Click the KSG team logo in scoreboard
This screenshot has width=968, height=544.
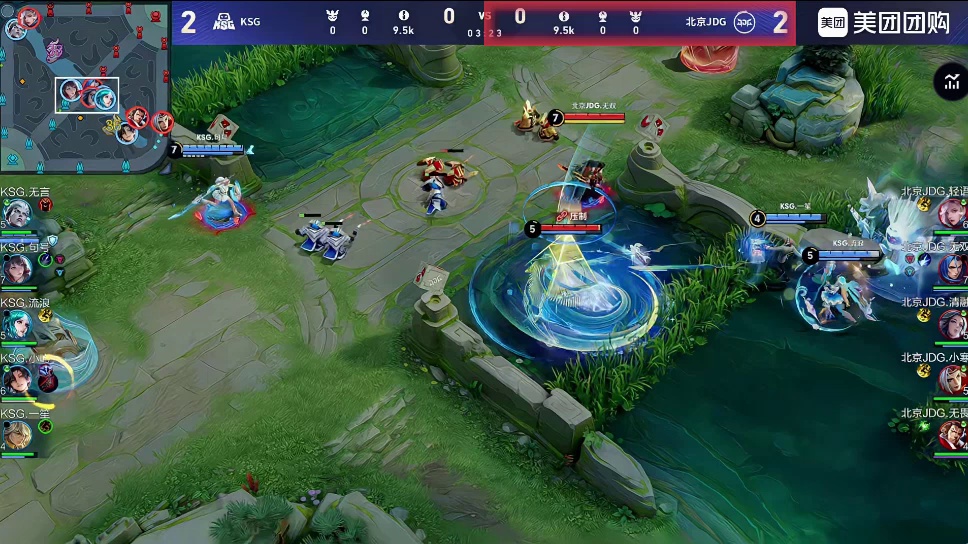click(224, 22)
